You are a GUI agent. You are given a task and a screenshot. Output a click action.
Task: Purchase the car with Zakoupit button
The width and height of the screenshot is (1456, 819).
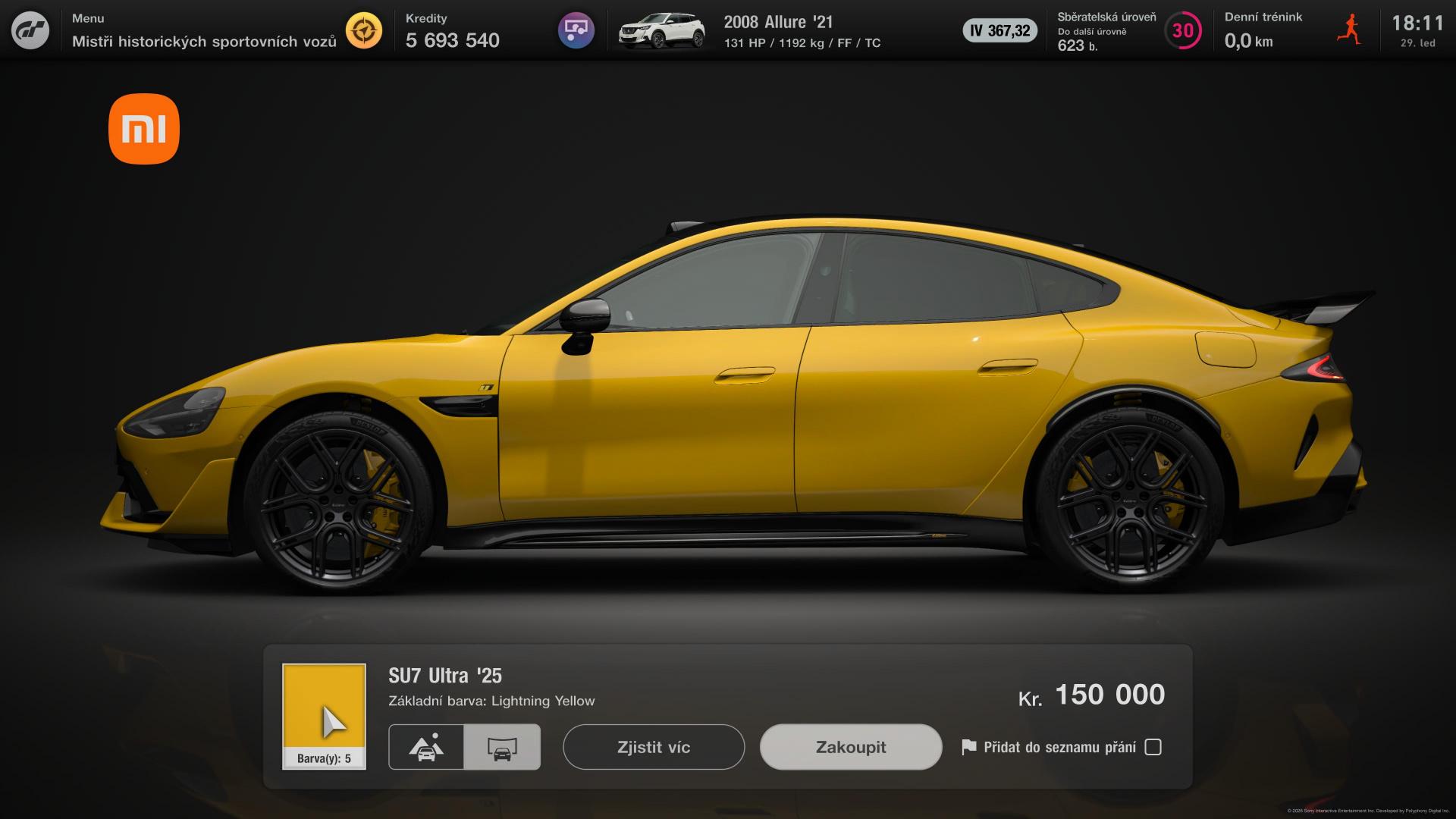tap(850, 747)
